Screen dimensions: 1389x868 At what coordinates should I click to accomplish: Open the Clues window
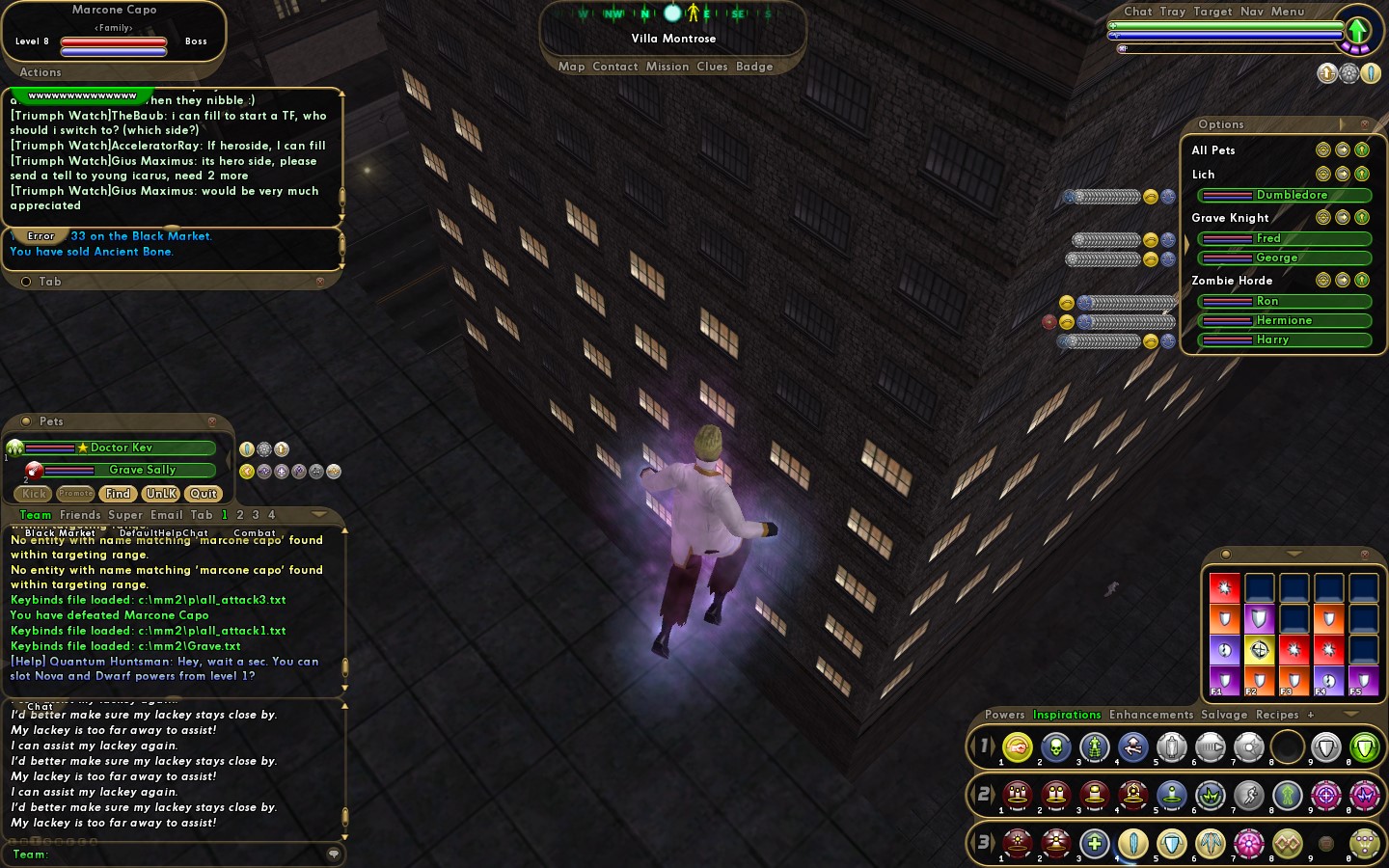712,67
